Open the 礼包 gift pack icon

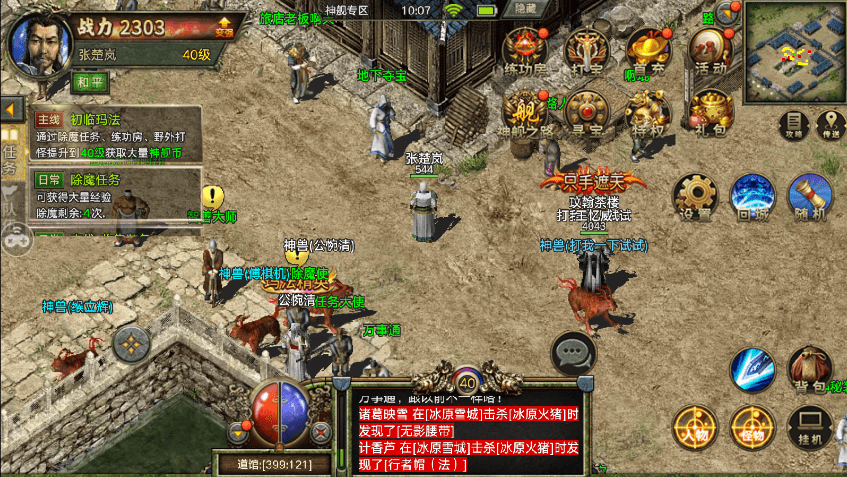point(711,110)
